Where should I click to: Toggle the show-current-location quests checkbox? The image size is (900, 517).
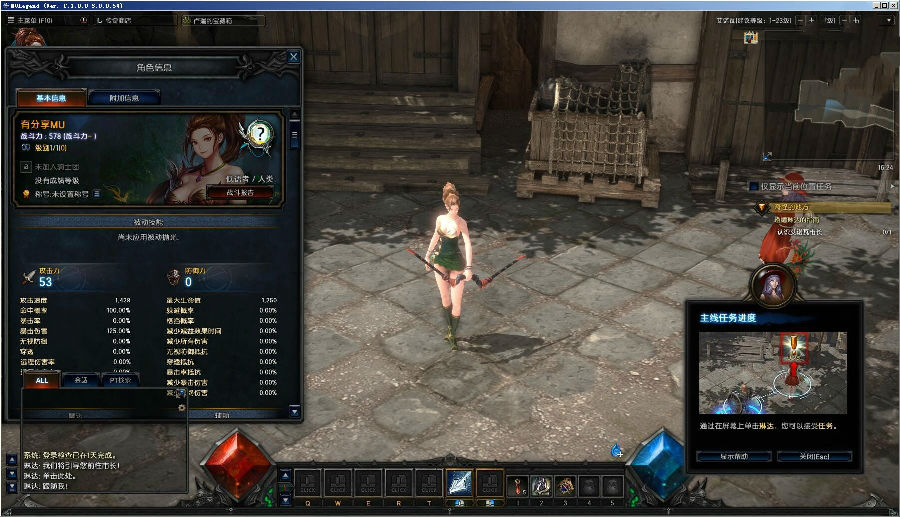(x=753, y=186)
